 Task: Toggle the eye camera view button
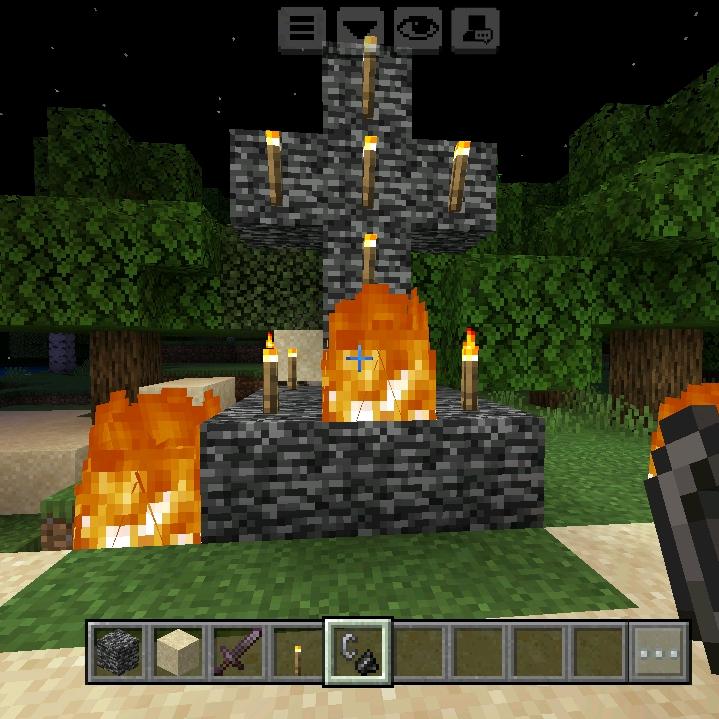[x=418, y=30]
